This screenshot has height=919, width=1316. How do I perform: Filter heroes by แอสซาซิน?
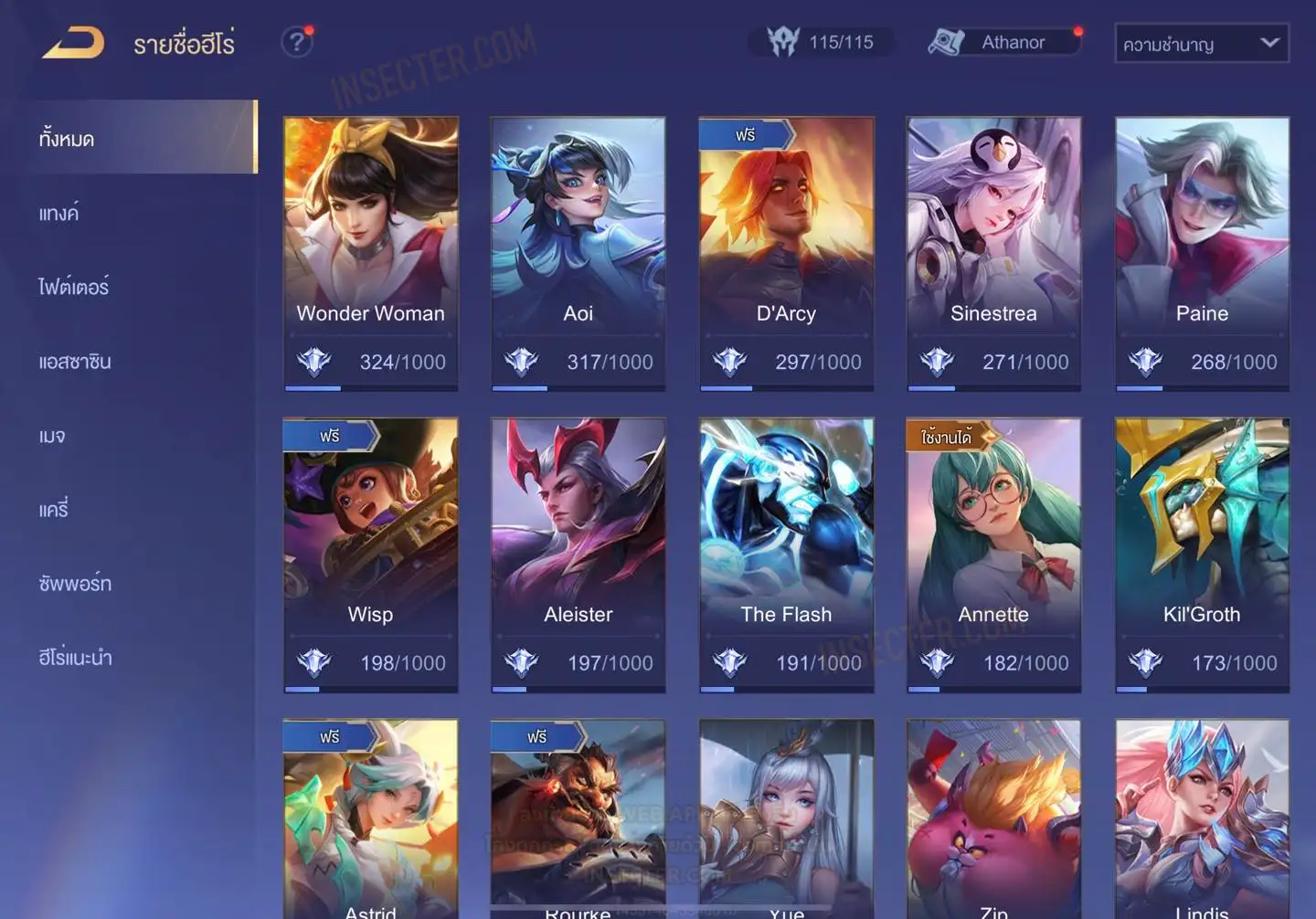tap(75, 361)
